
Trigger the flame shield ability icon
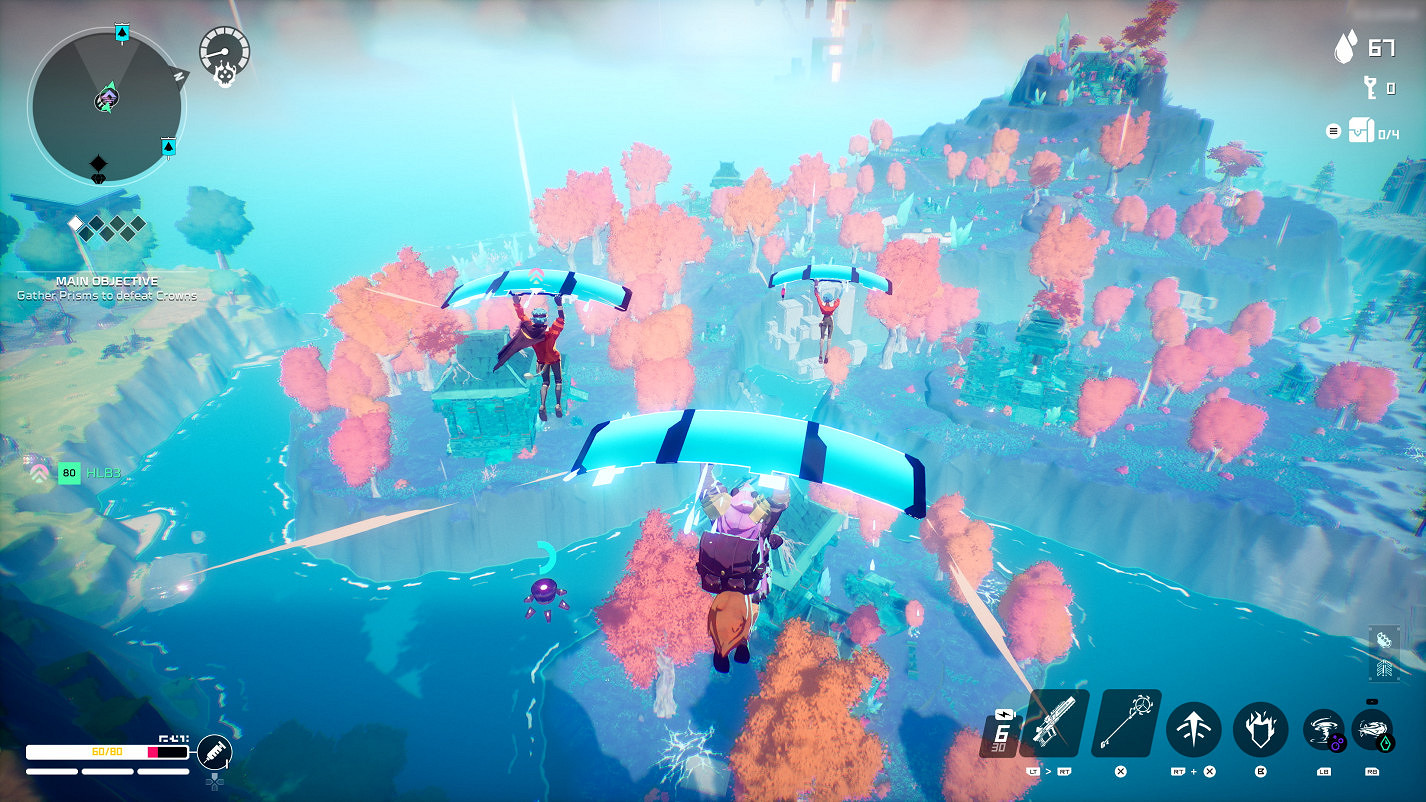(1260, 730)
